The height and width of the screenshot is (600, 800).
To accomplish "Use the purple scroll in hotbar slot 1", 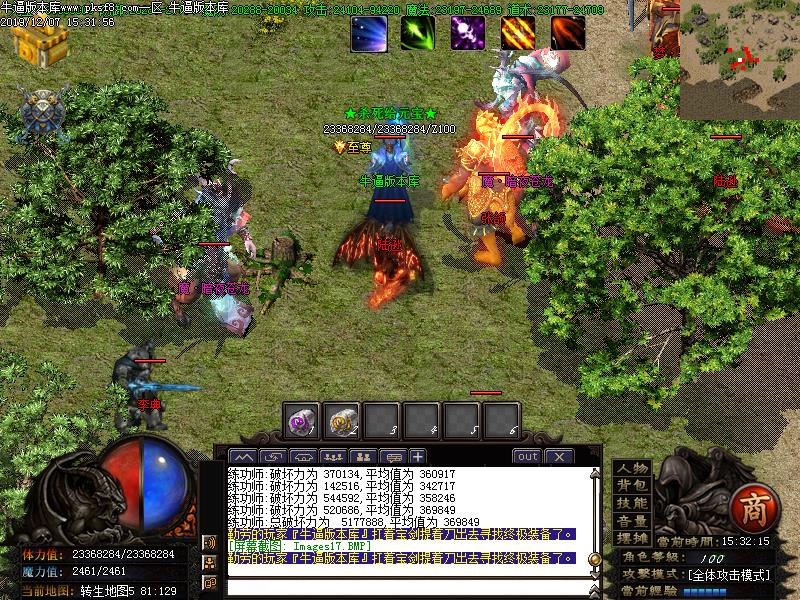I will (301, 420).
